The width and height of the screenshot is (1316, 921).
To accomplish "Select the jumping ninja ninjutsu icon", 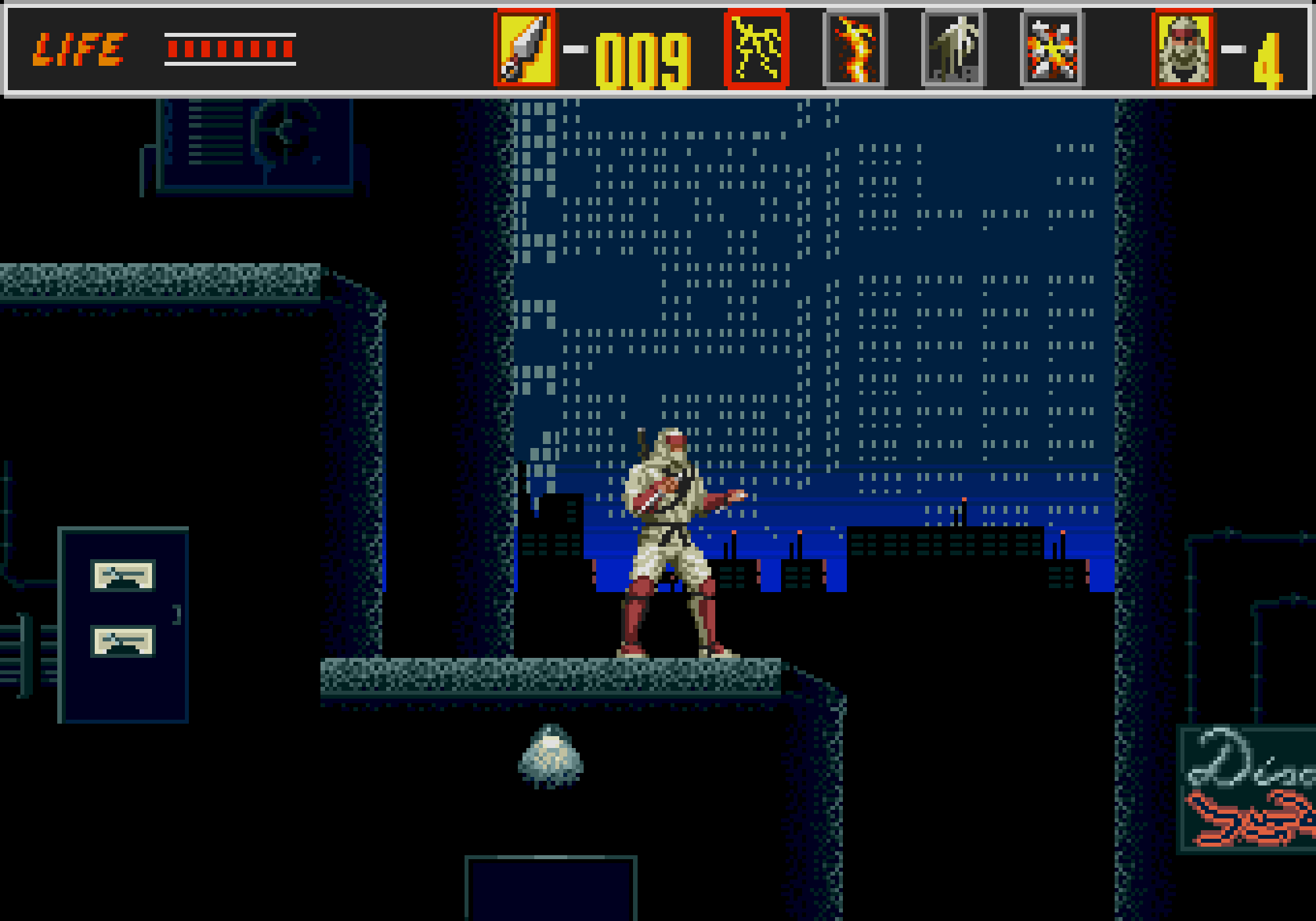I will tap(953, 49).
